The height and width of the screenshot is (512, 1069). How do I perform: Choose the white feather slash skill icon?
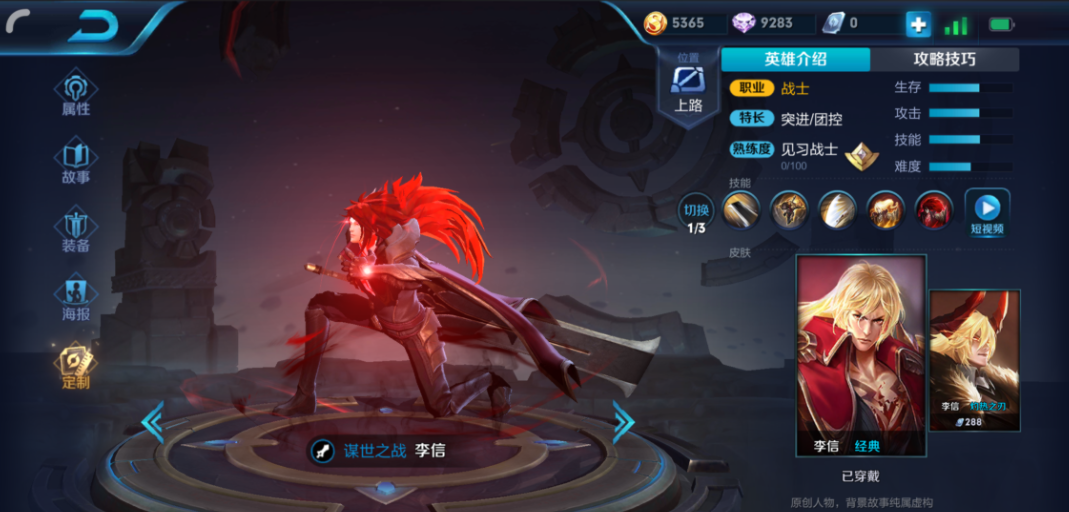coord(837,209)
